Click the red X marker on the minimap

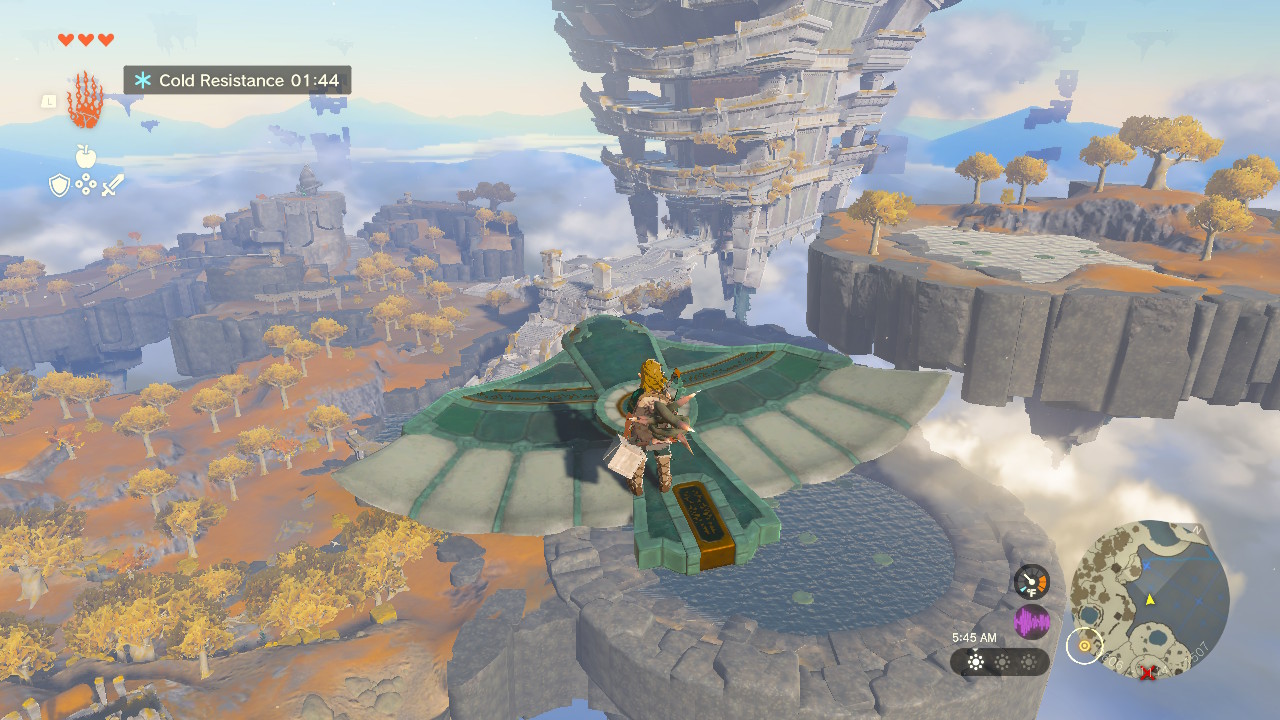pyautogui.click(x=1148, y=671)
